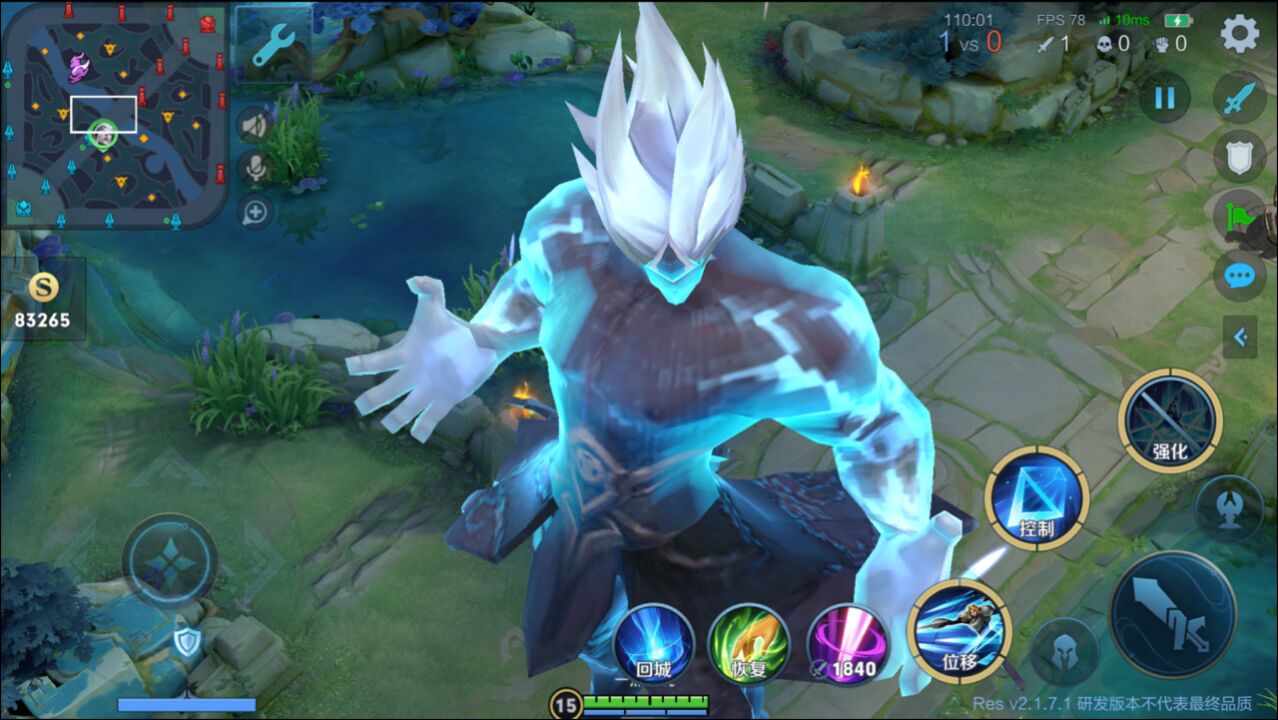Open the wrench debug tool

click(x=272, y=45)
